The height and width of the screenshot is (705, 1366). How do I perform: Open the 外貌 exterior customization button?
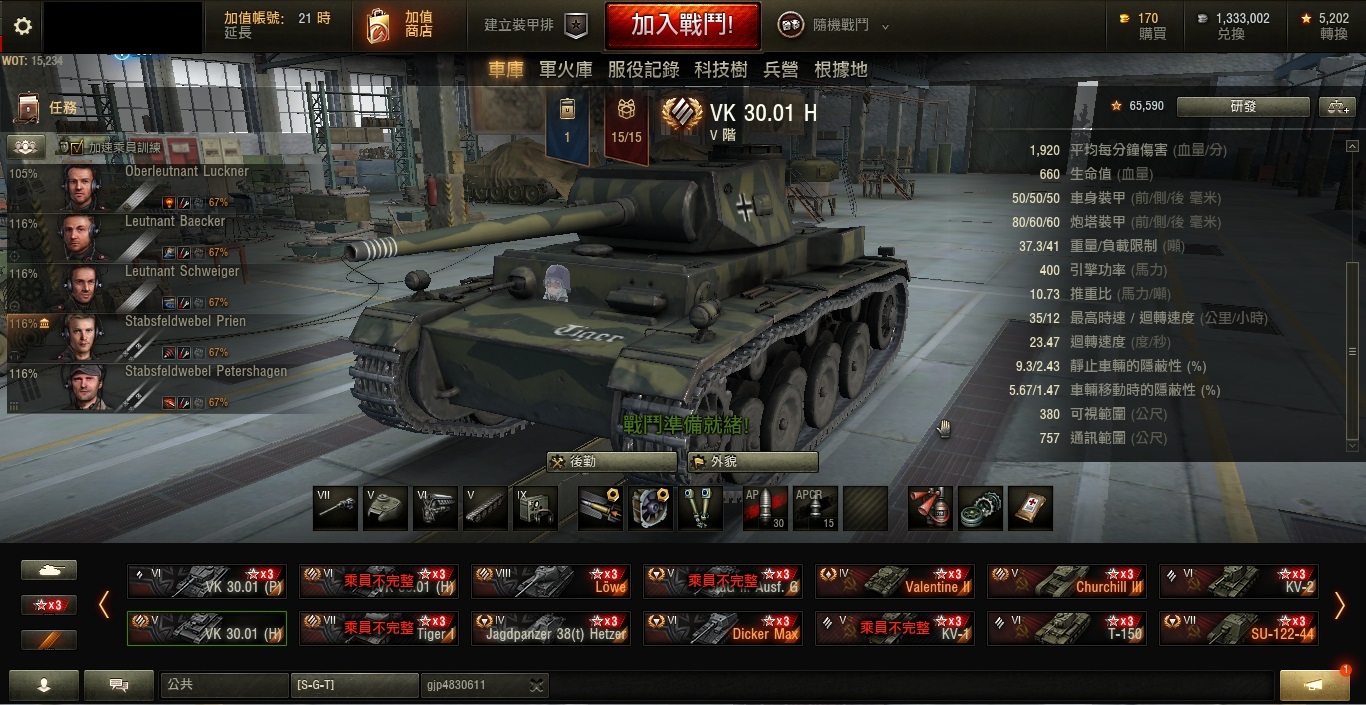tap(752, 462)
